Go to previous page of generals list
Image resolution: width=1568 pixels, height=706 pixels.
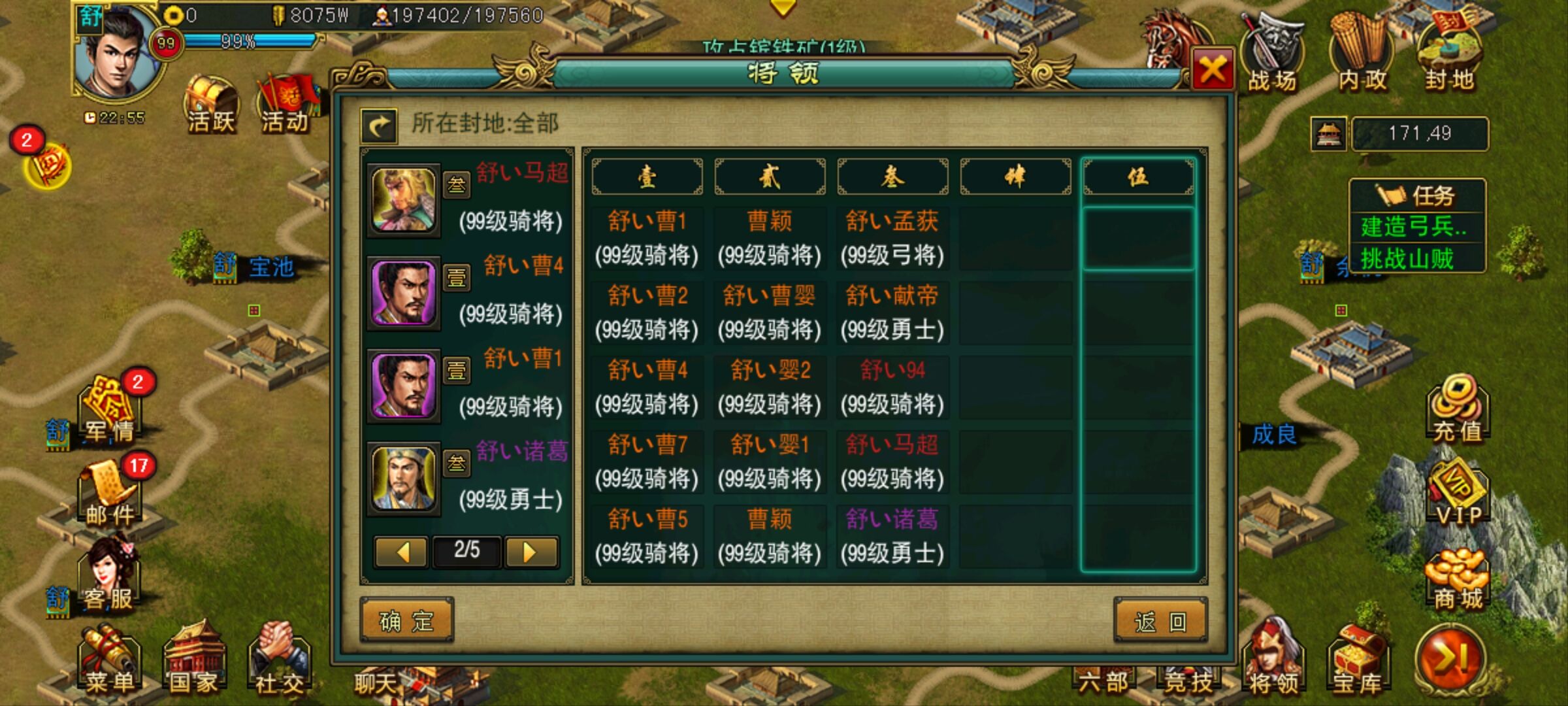click(x=400, y=552)
